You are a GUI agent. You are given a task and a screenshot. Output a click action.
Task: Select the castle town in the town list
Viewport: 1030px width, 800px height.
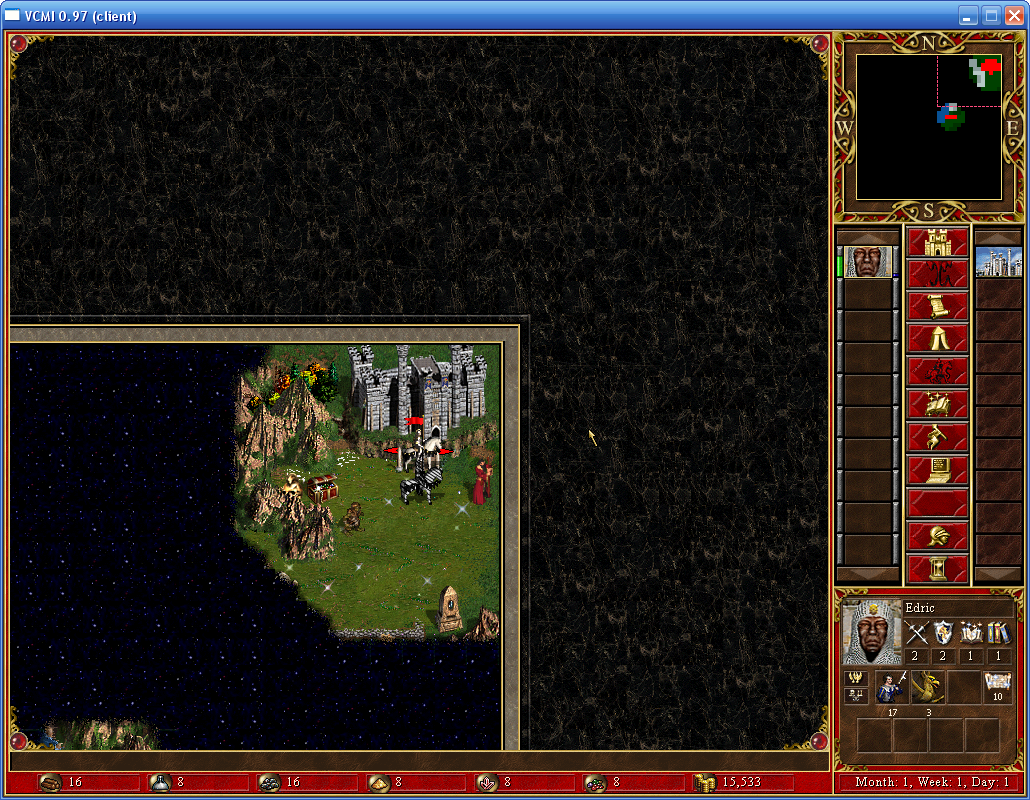[998, 262]
